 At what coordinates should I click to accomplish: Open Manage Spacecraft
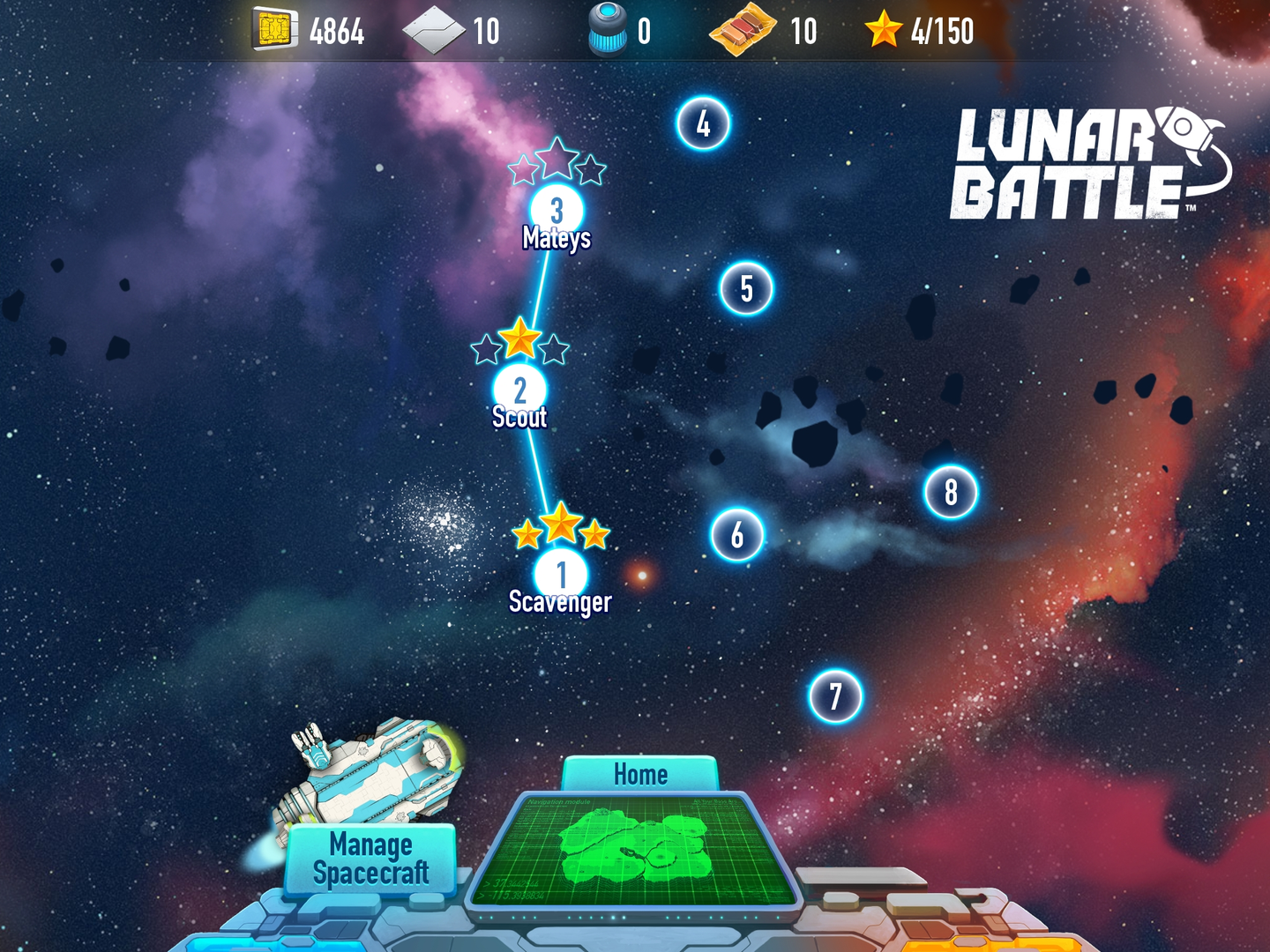[x=371, y=859]
